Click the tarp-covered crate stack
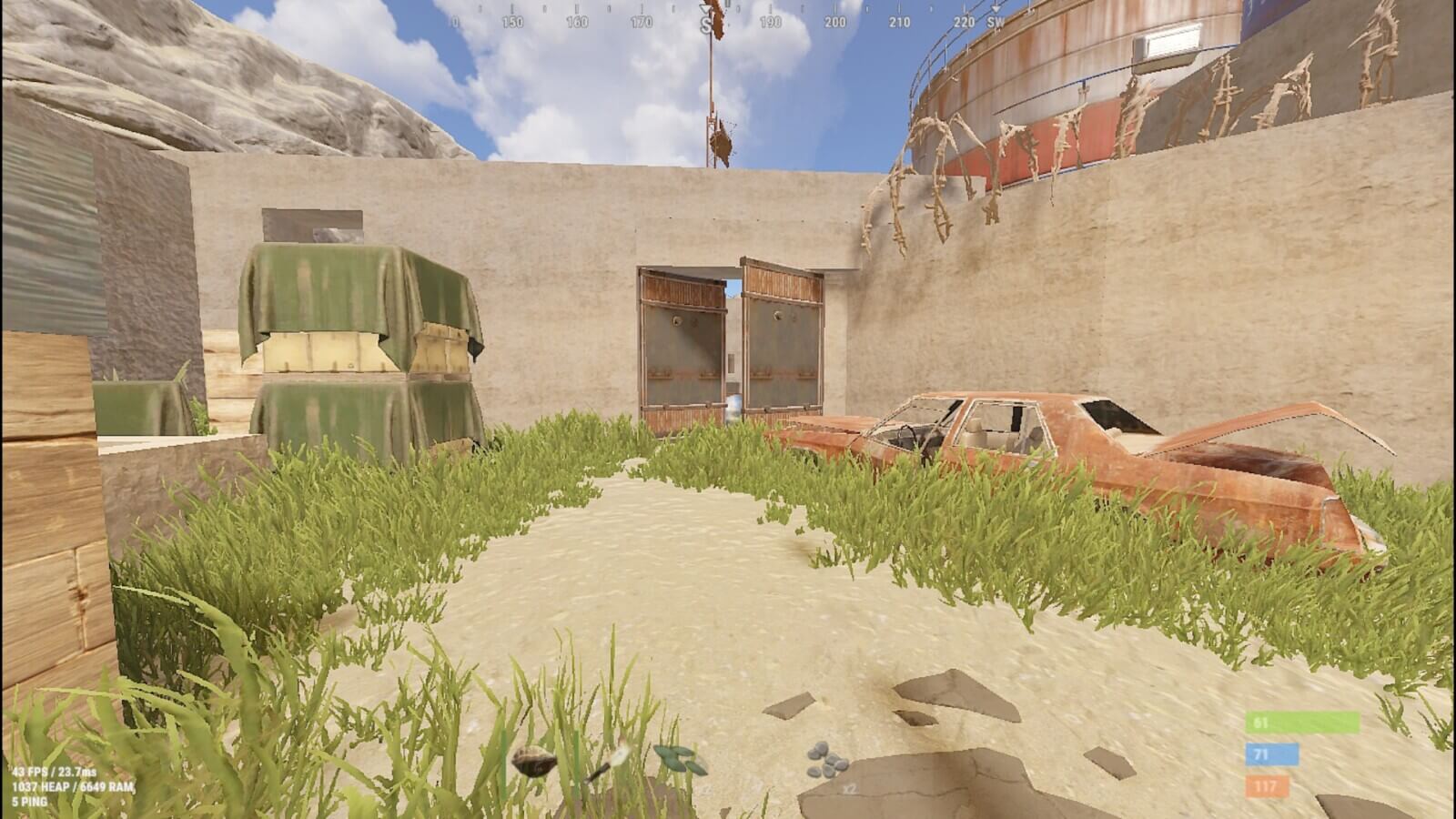 pyautogui.click(x=355, y=337)
